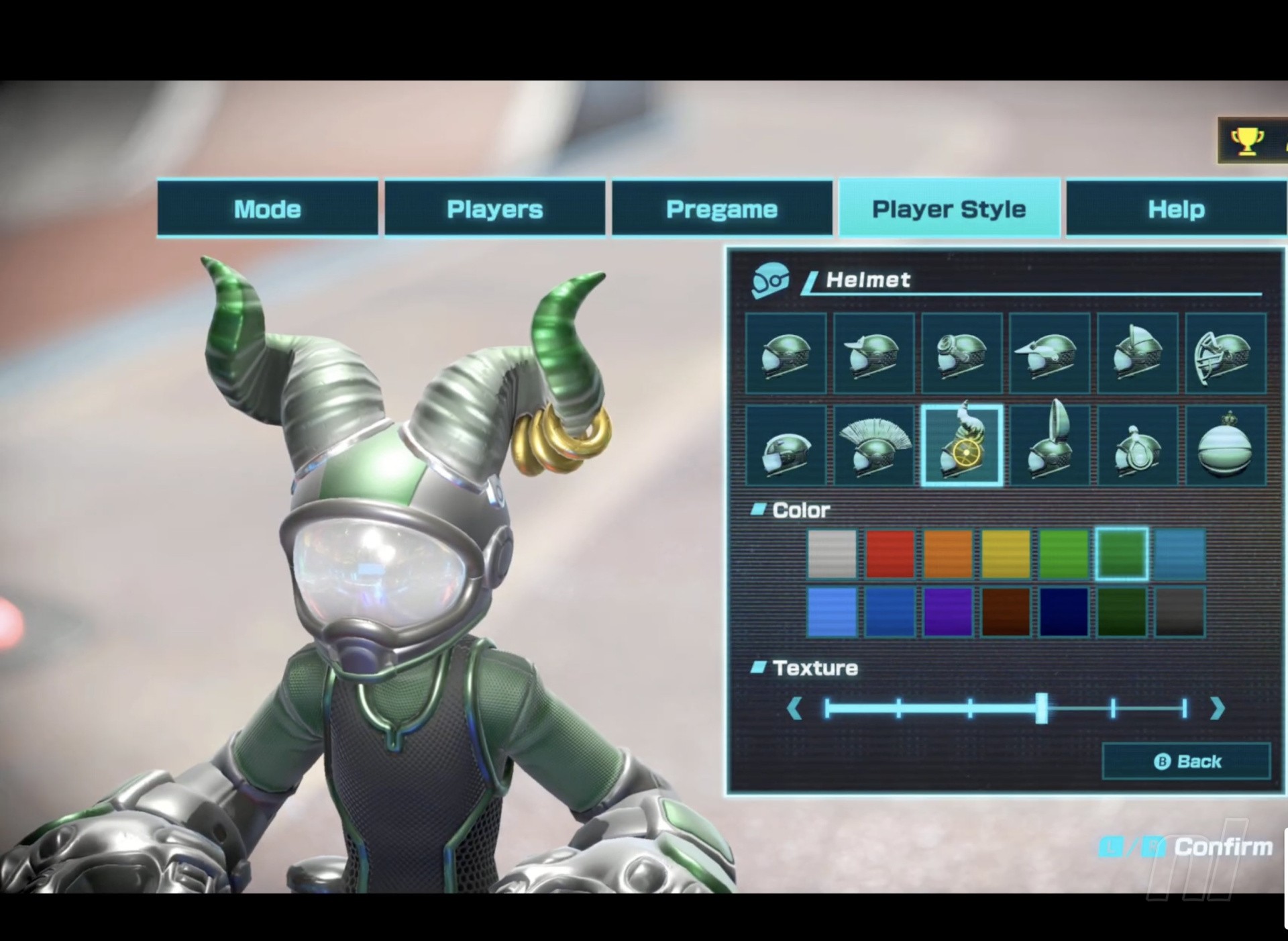Screen dimensions: 1288x941
Task: Select the yellow color swatch
Action: pyautogui.click(x=1006, y=554)
